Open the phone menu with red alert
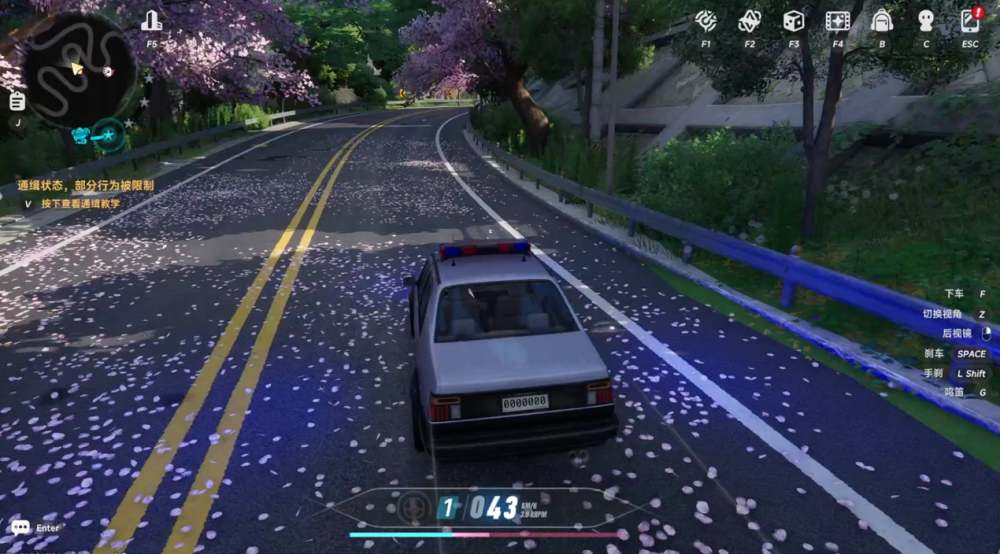 click(x=970, y=21)
